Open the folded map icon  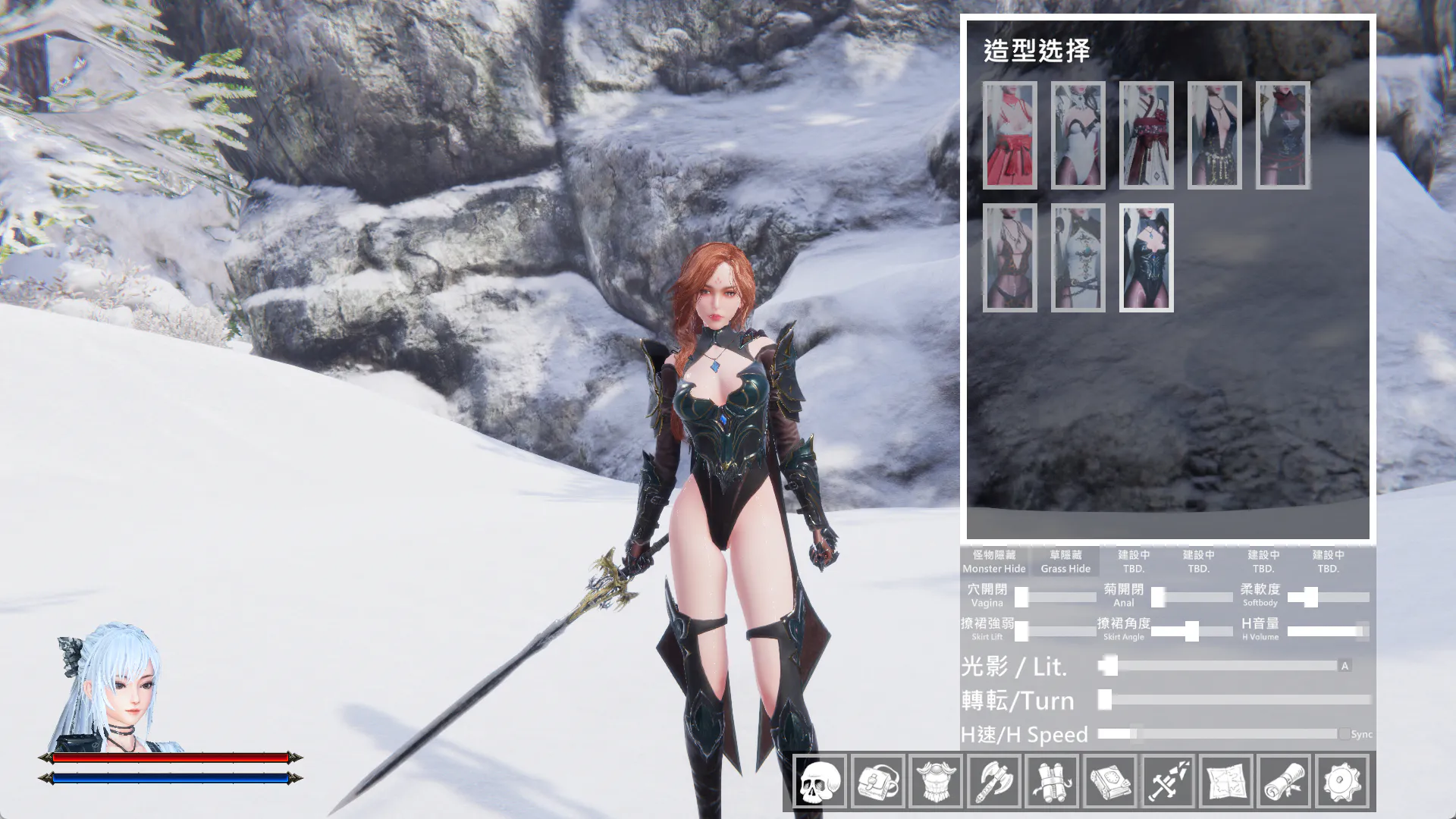point(1226,781)
